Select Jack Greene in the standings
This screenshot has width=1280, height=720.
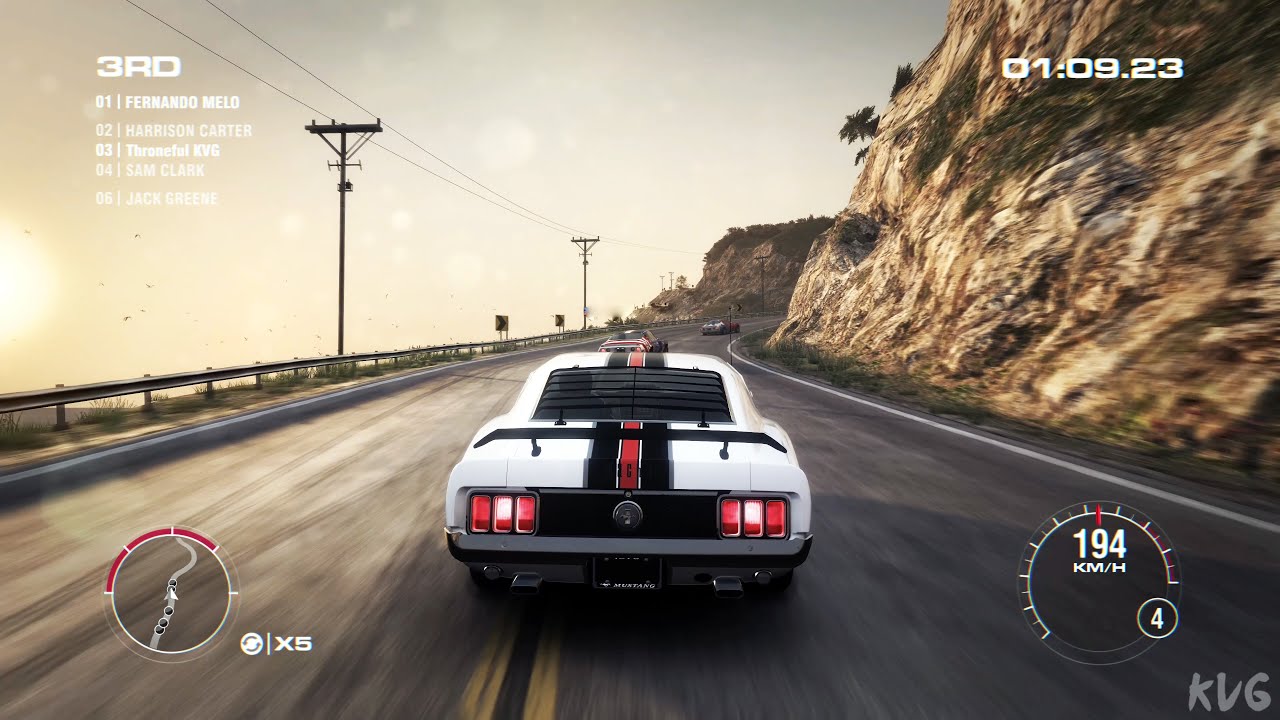tap(157, 198)
